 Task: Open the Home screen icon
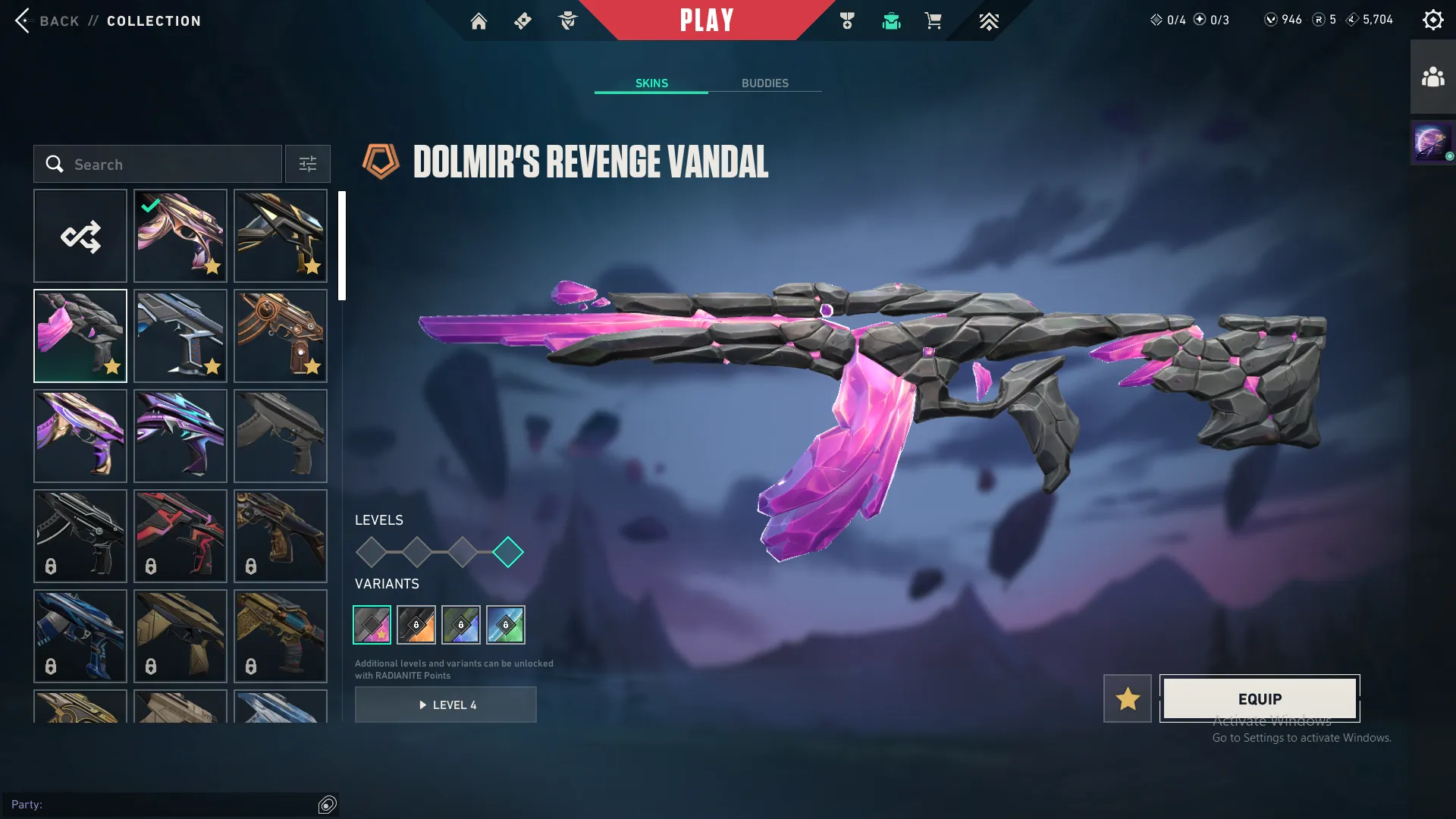click(479, 21)
